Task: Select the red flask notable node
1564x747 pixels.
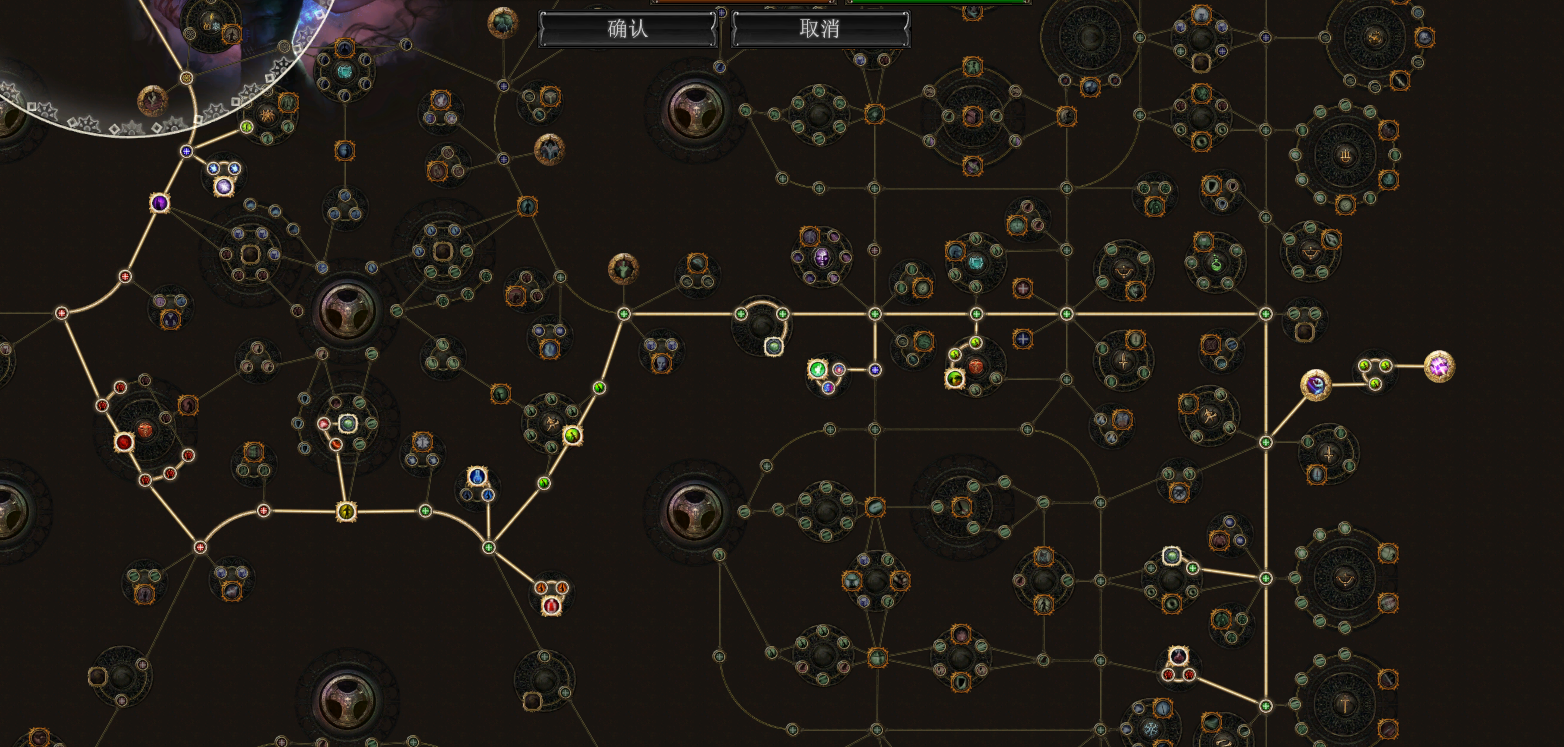Action: pos(550,604)
